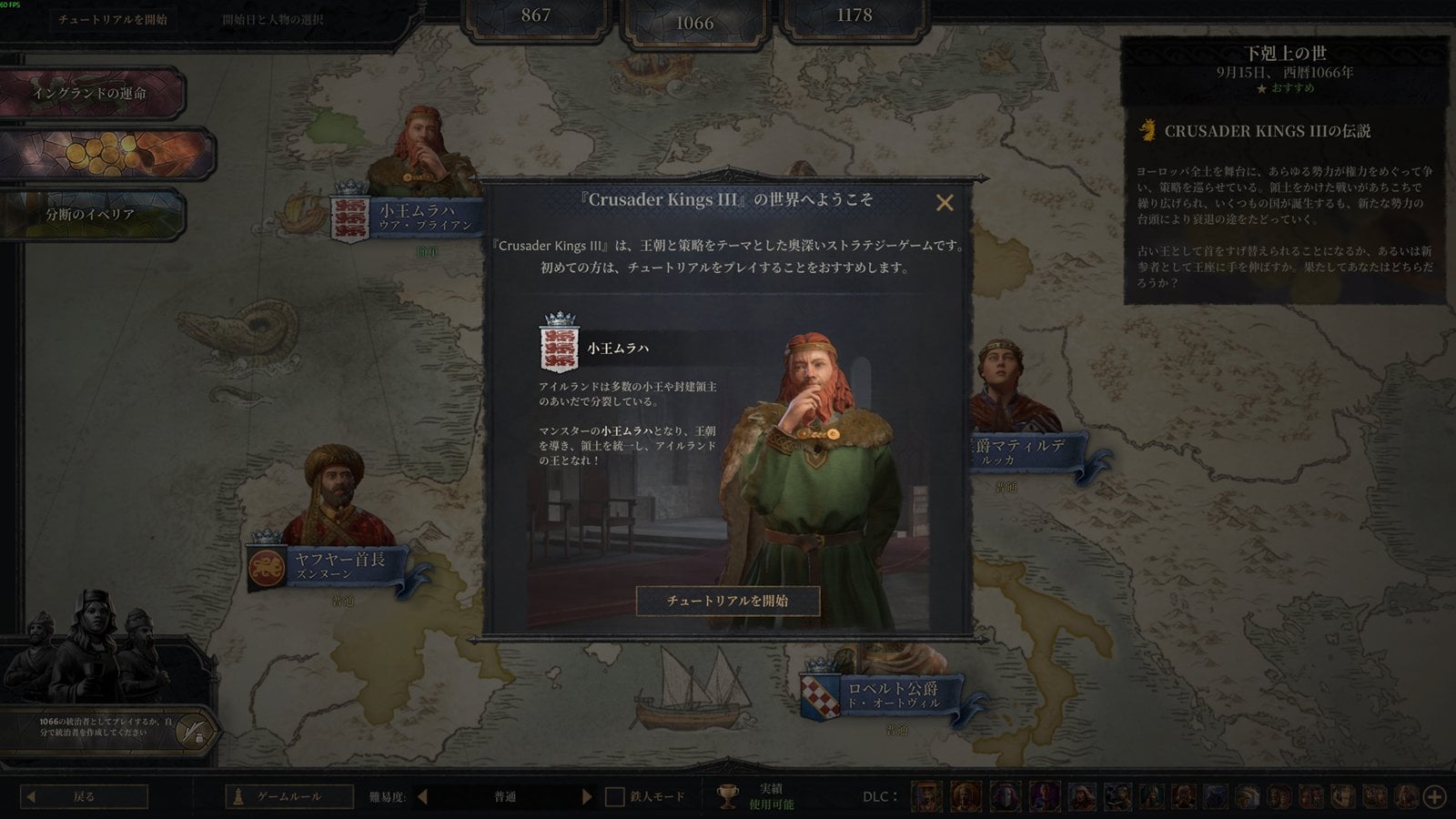
Task: Select the 1066 start date
Action: point(694,23)
